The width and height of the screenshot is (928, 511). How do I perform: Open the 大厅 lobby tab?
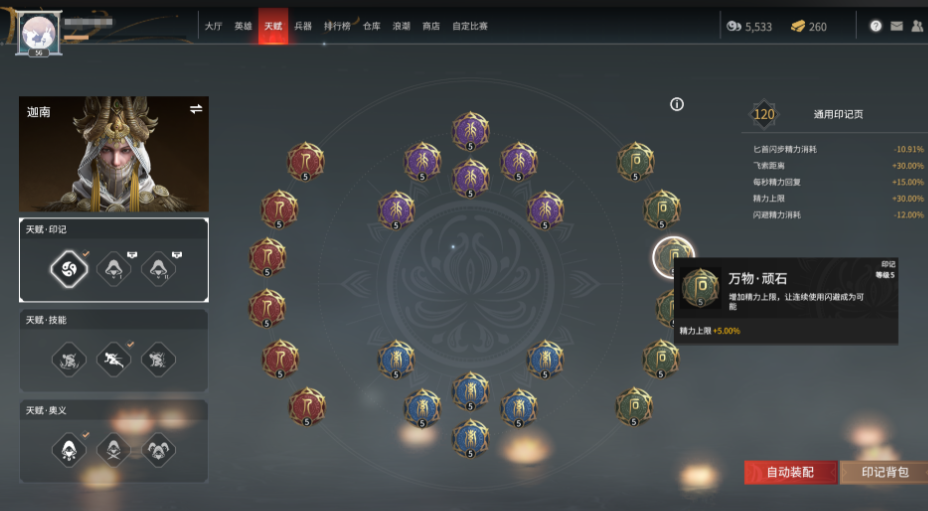[213, 26]
